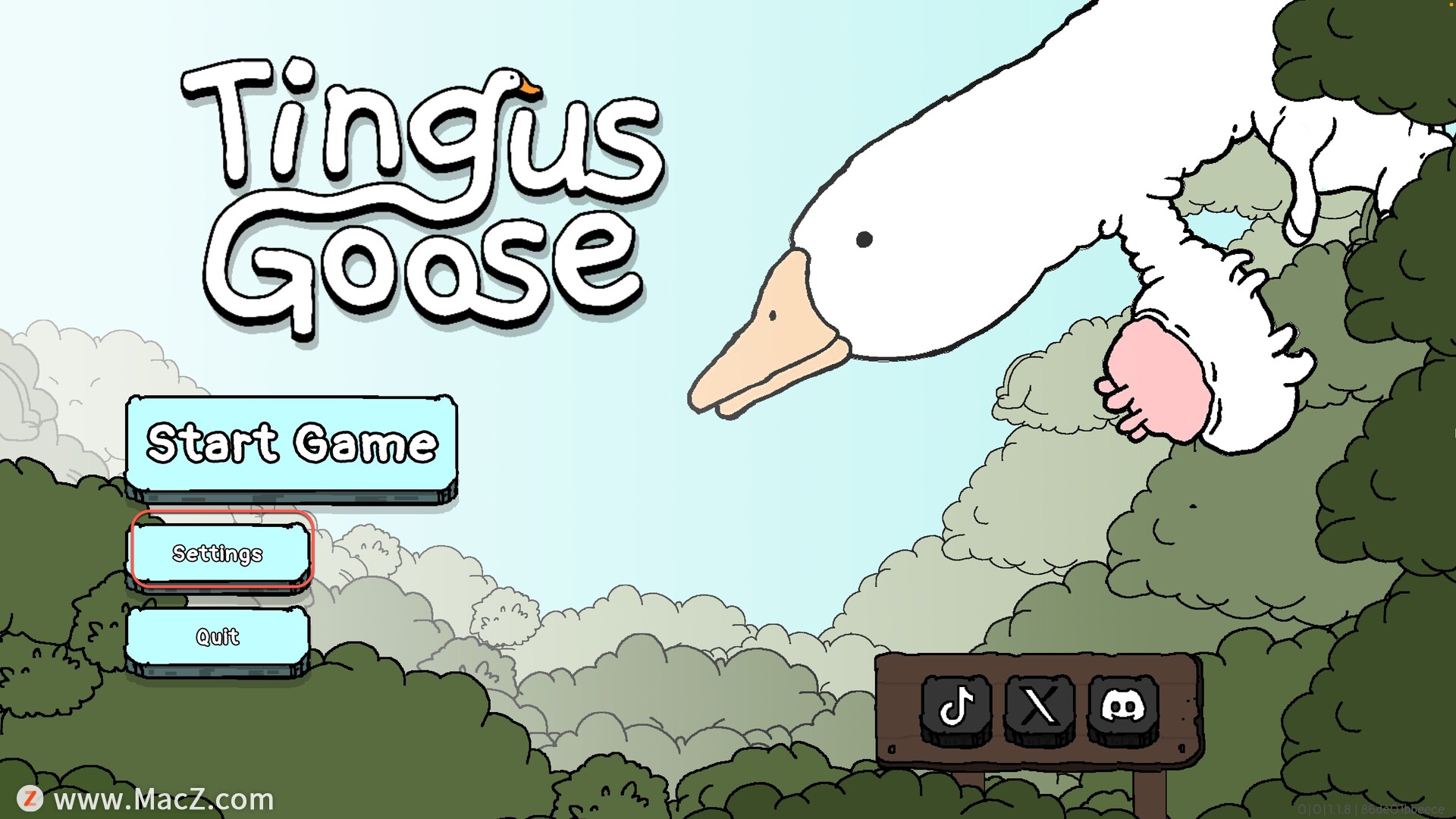Start the game from the main menu
Image resolution: width=1456 pixels, height=819 pixels.
click(x=291, y=444)
